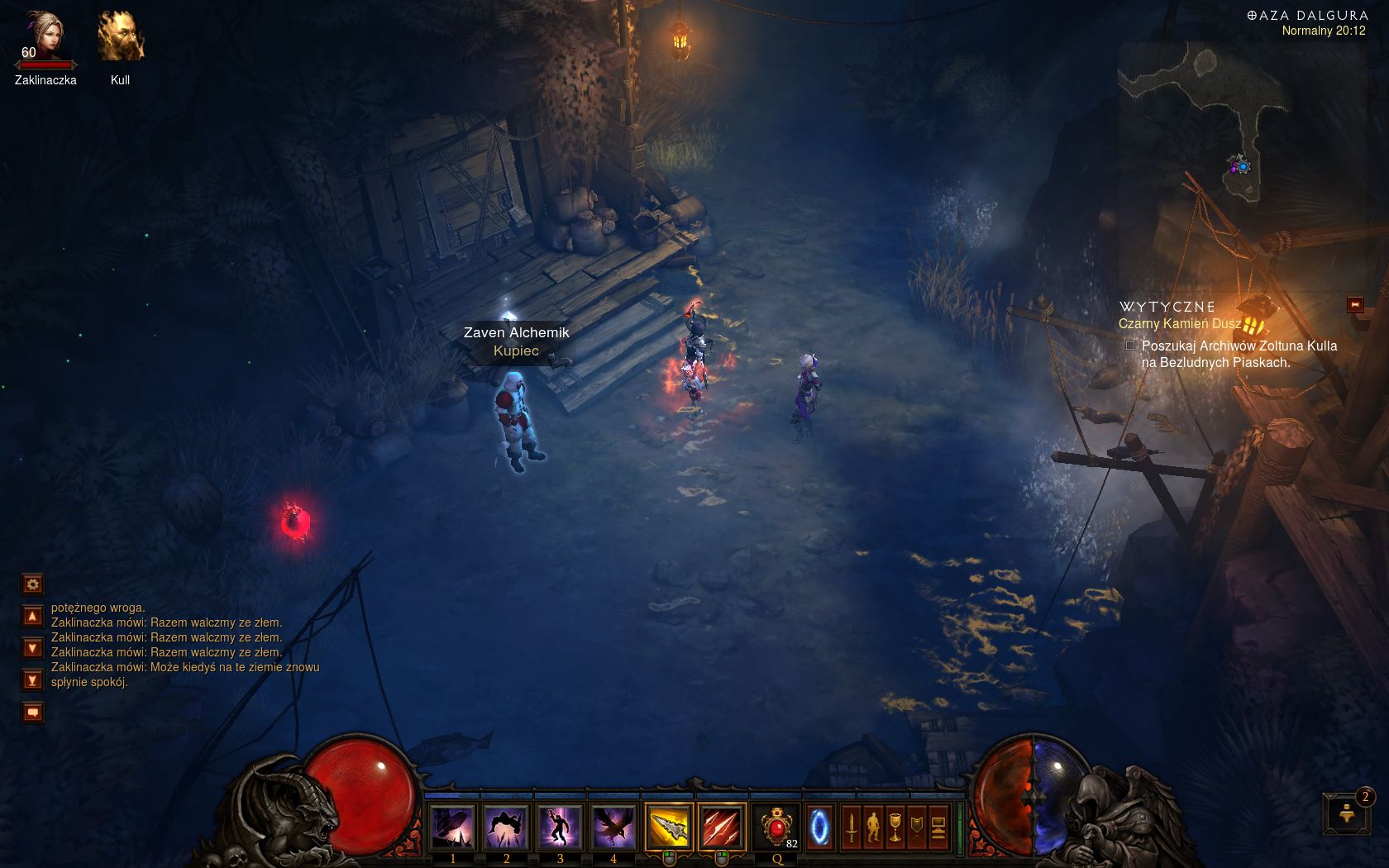Open the banner quest journal button

pyautogui.click(x=916, y=827)
